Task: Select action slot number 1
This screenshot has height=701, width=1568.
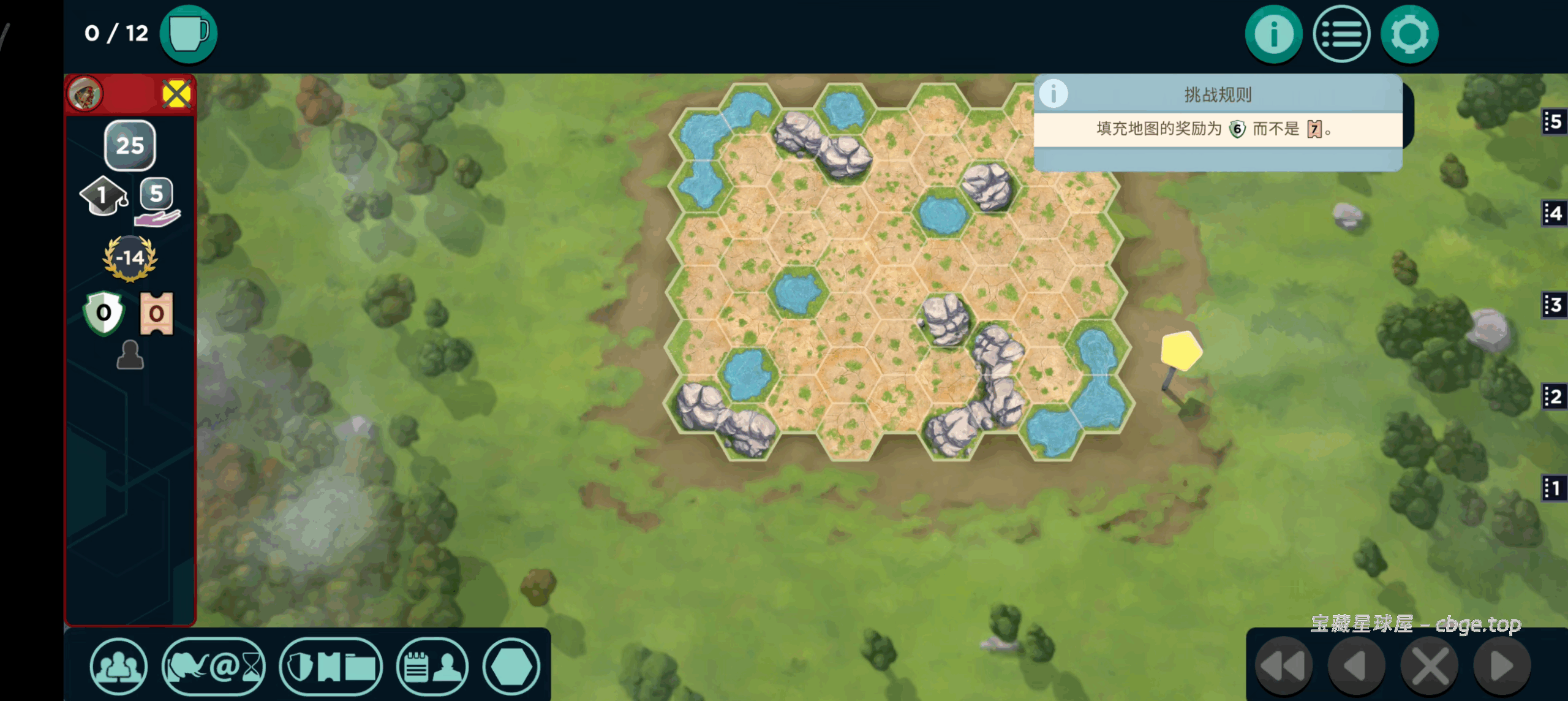Action: click(x=1553, y=488)
